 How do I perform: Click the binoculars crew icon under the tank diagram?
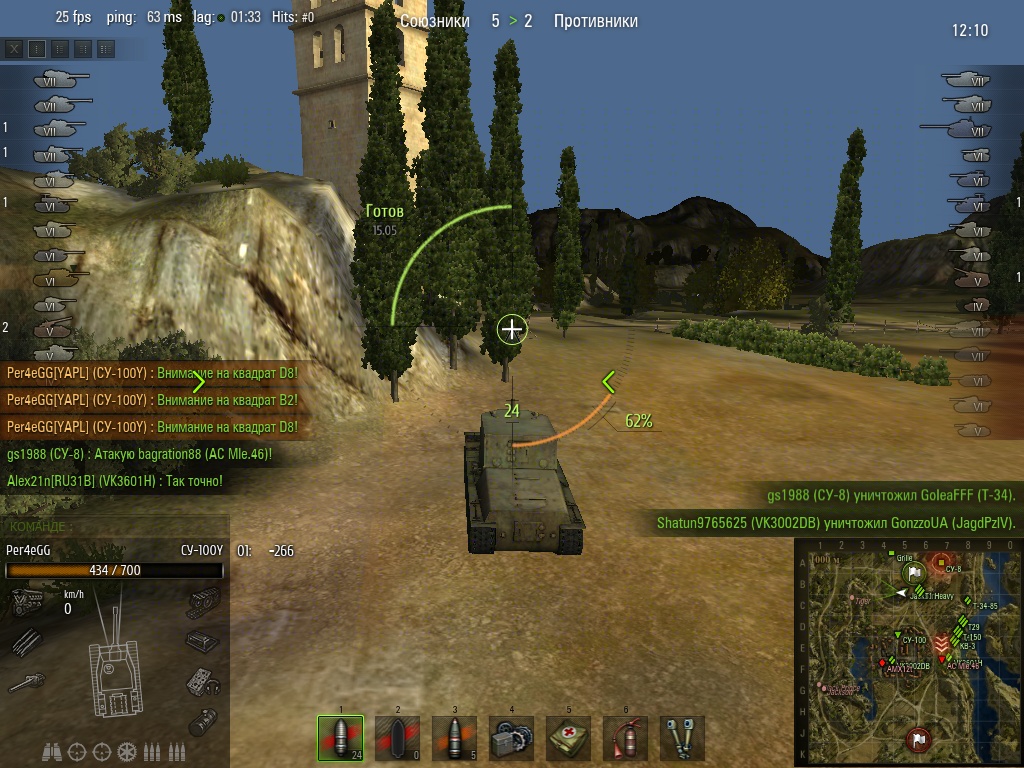[53, 752]
